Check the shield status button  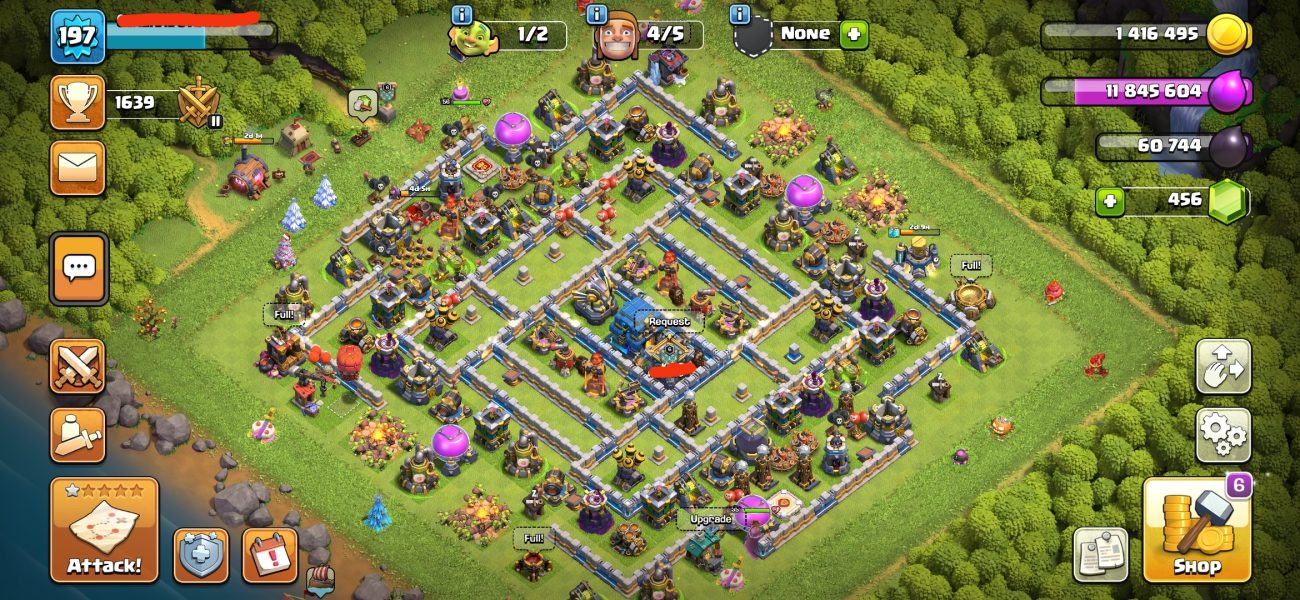tap(201, 555)
